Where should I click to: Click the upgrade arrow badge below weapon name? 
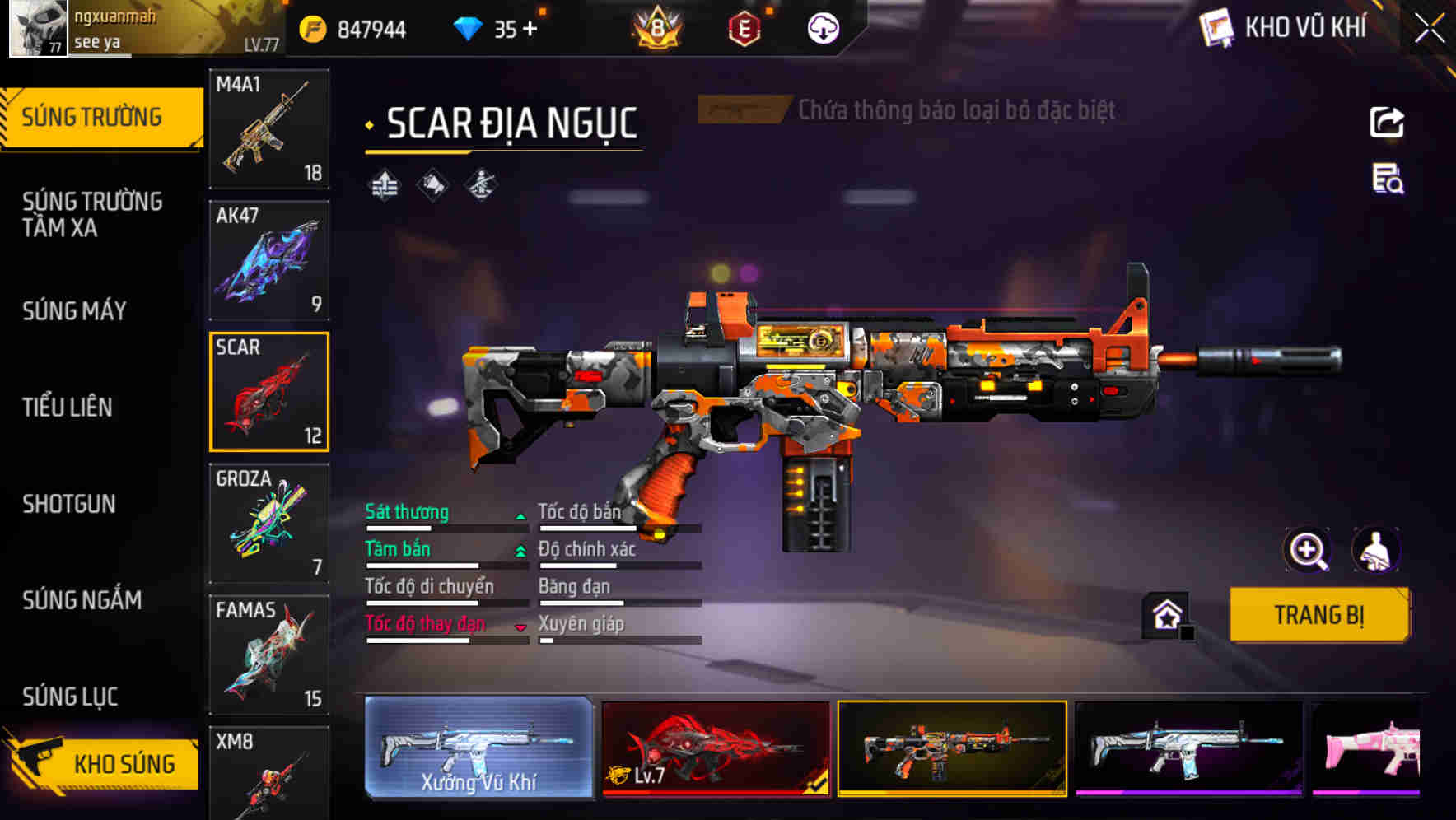pyautogui.click(x=384, y=184)
